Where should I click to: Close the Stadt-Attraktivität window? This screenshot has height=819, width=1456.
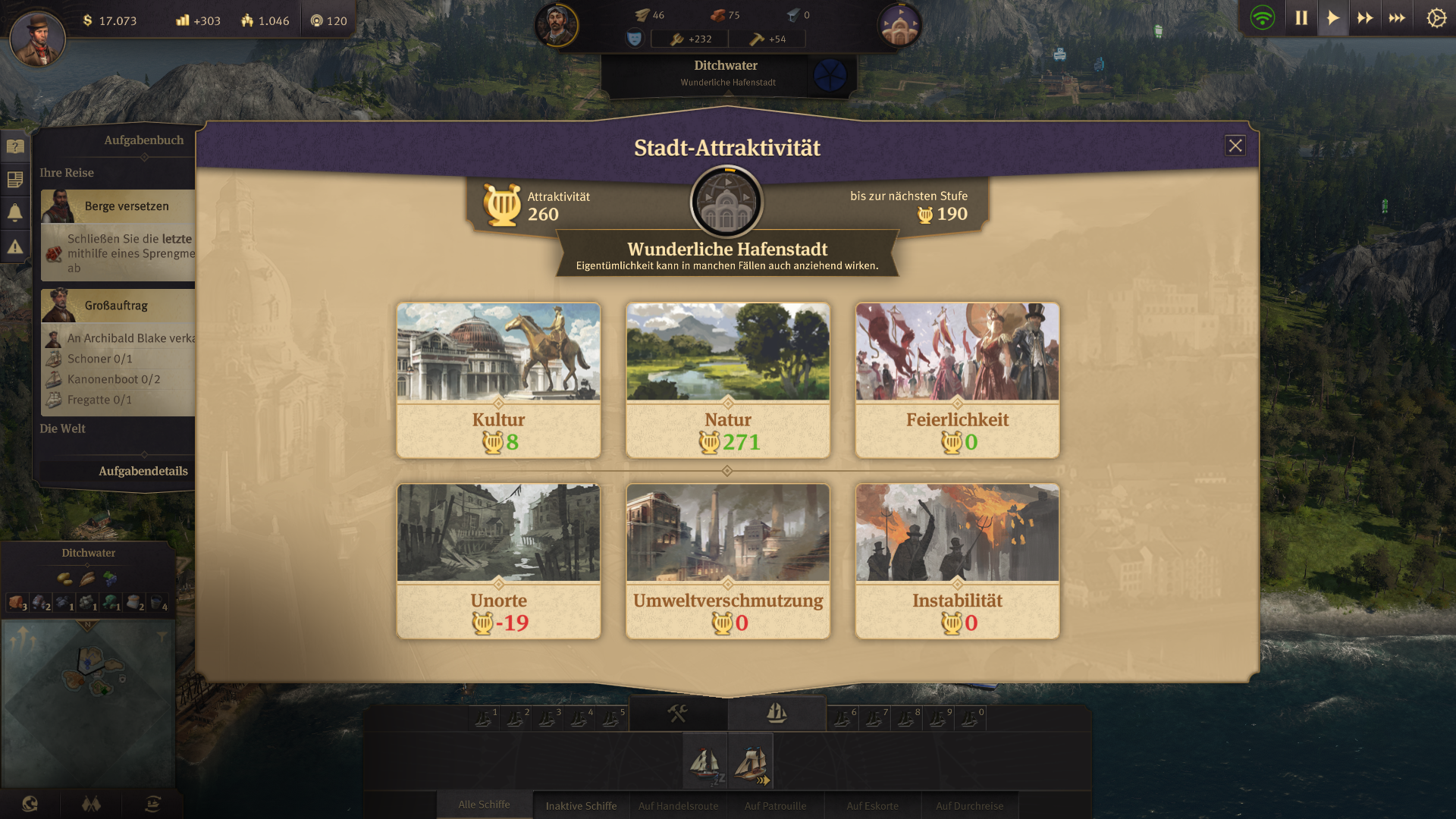pos(1235,146)
